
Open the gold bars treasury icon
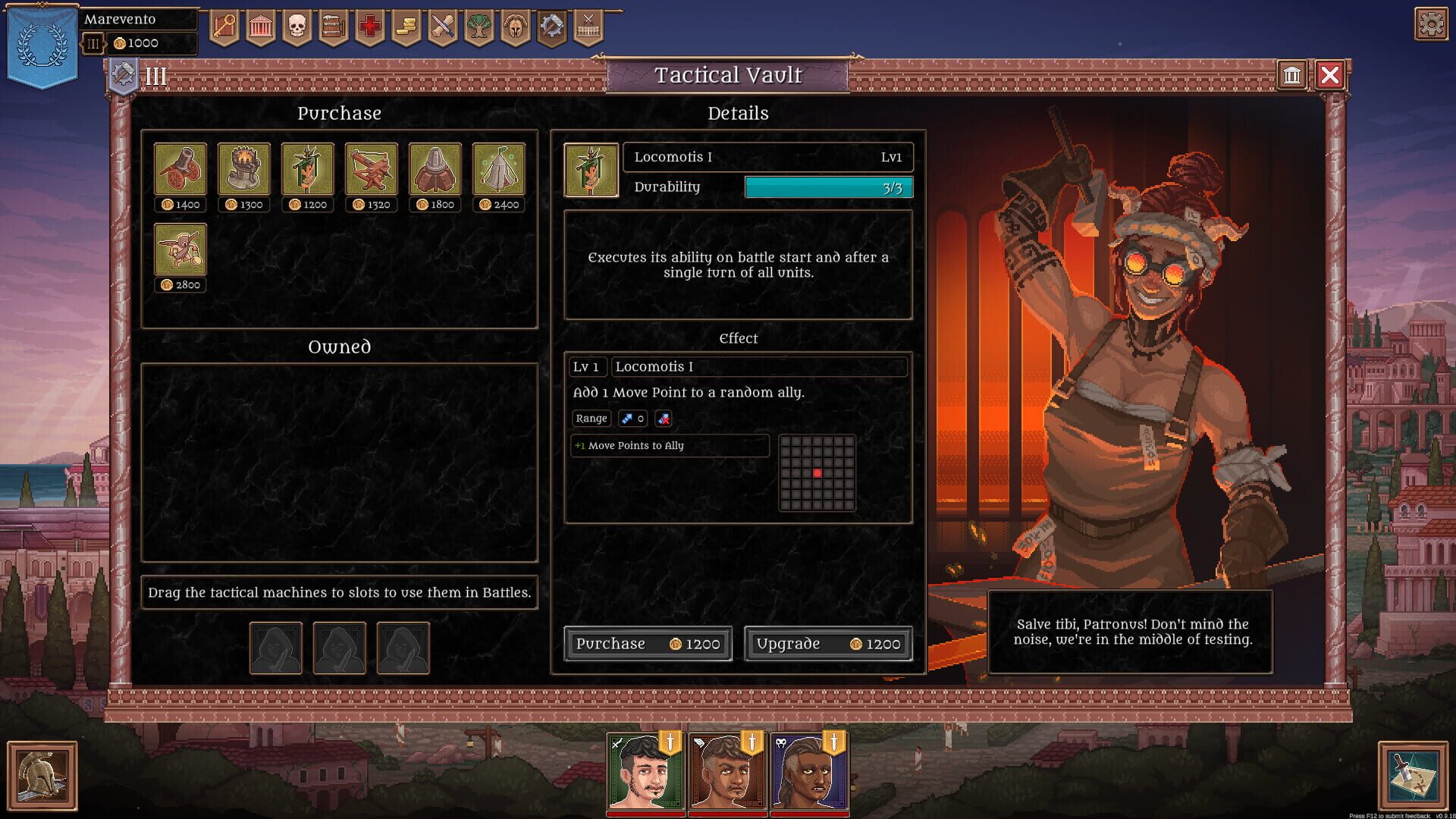tap(404, 27)
